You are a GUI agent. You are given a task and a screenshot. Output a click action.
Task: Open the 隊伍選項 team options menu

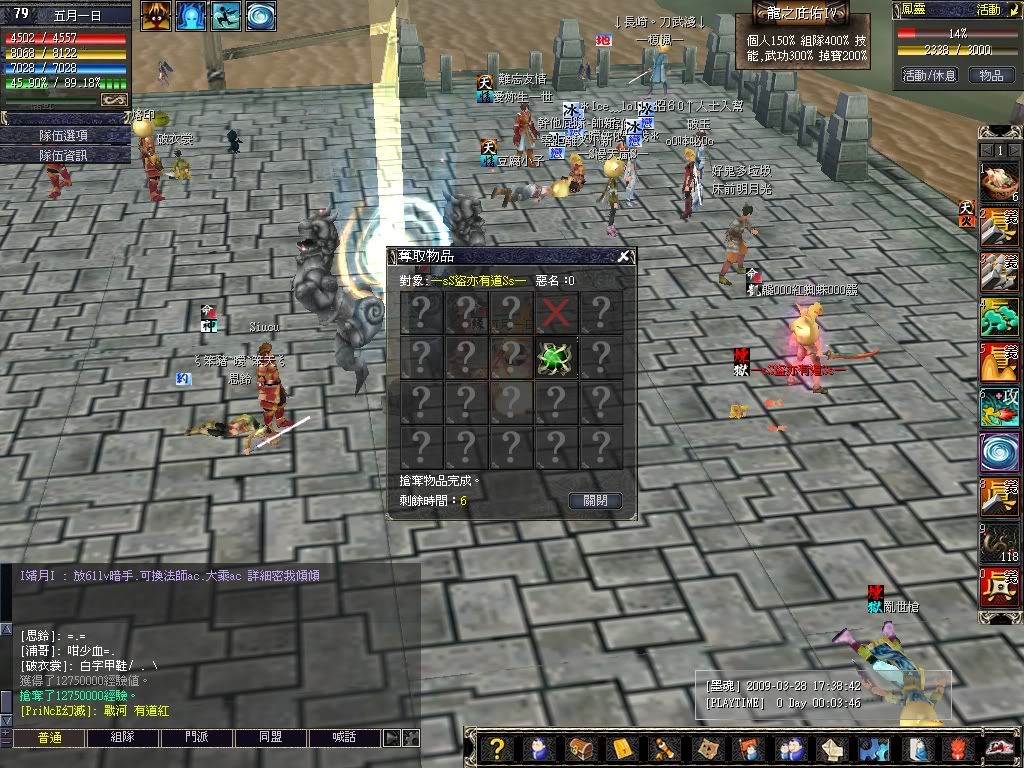pos(64,136)
